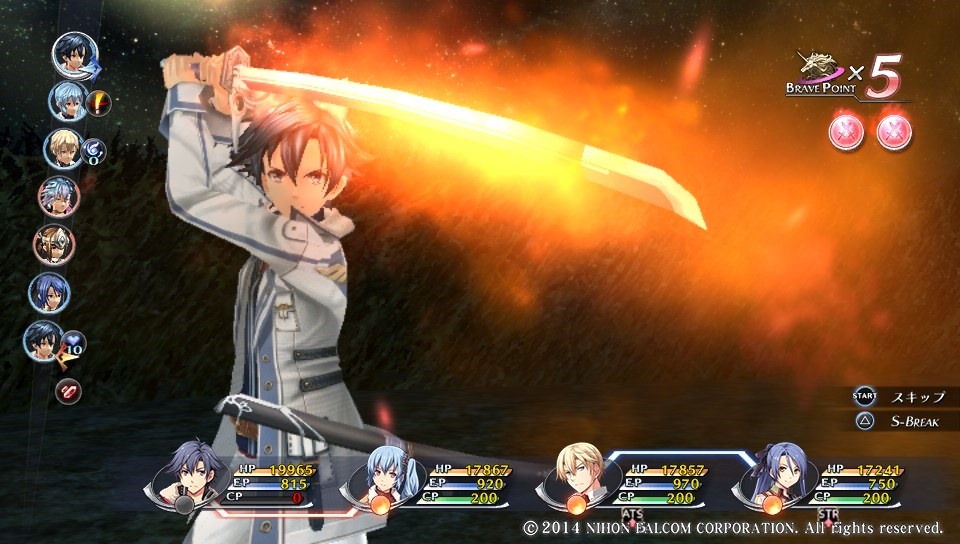Select the heart bonus icon marked 10

74,346
